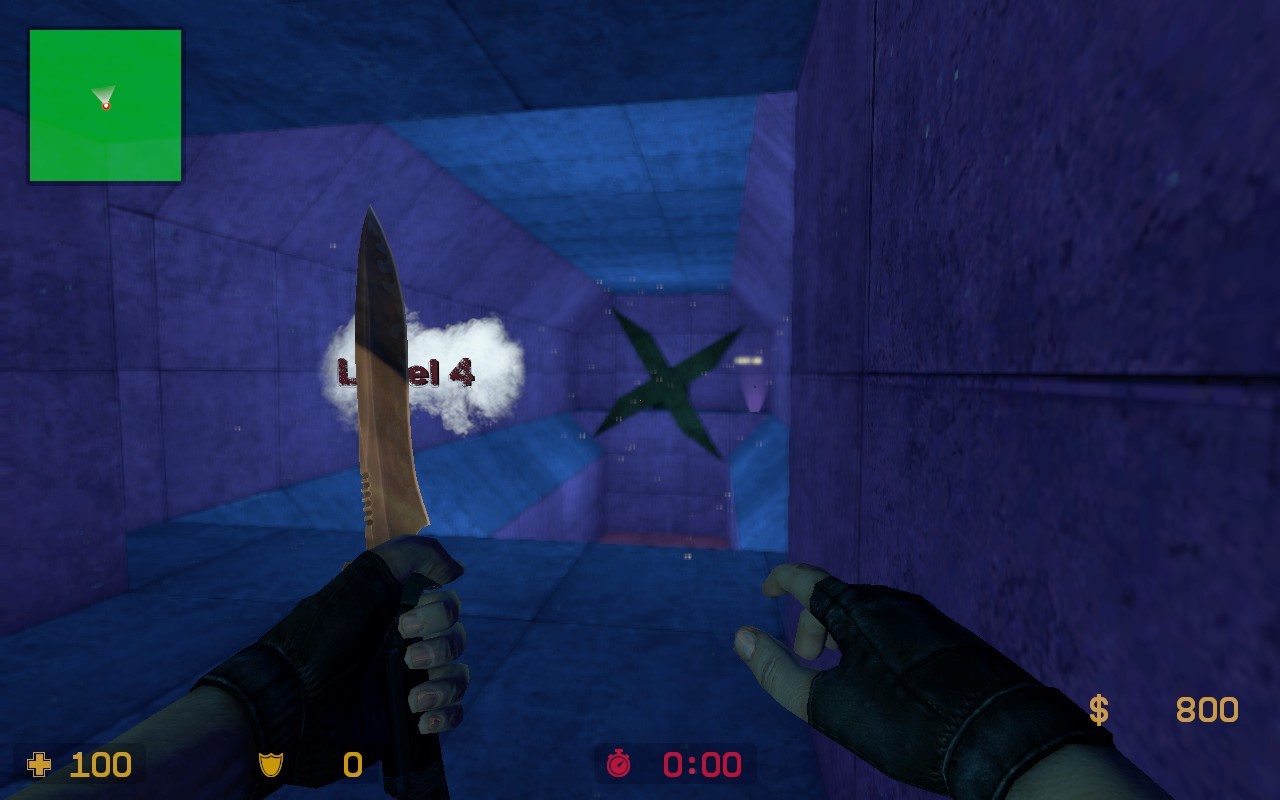1280x800 pixels.
Task: Toggle the money counter display
Action: click(1160, 712)
